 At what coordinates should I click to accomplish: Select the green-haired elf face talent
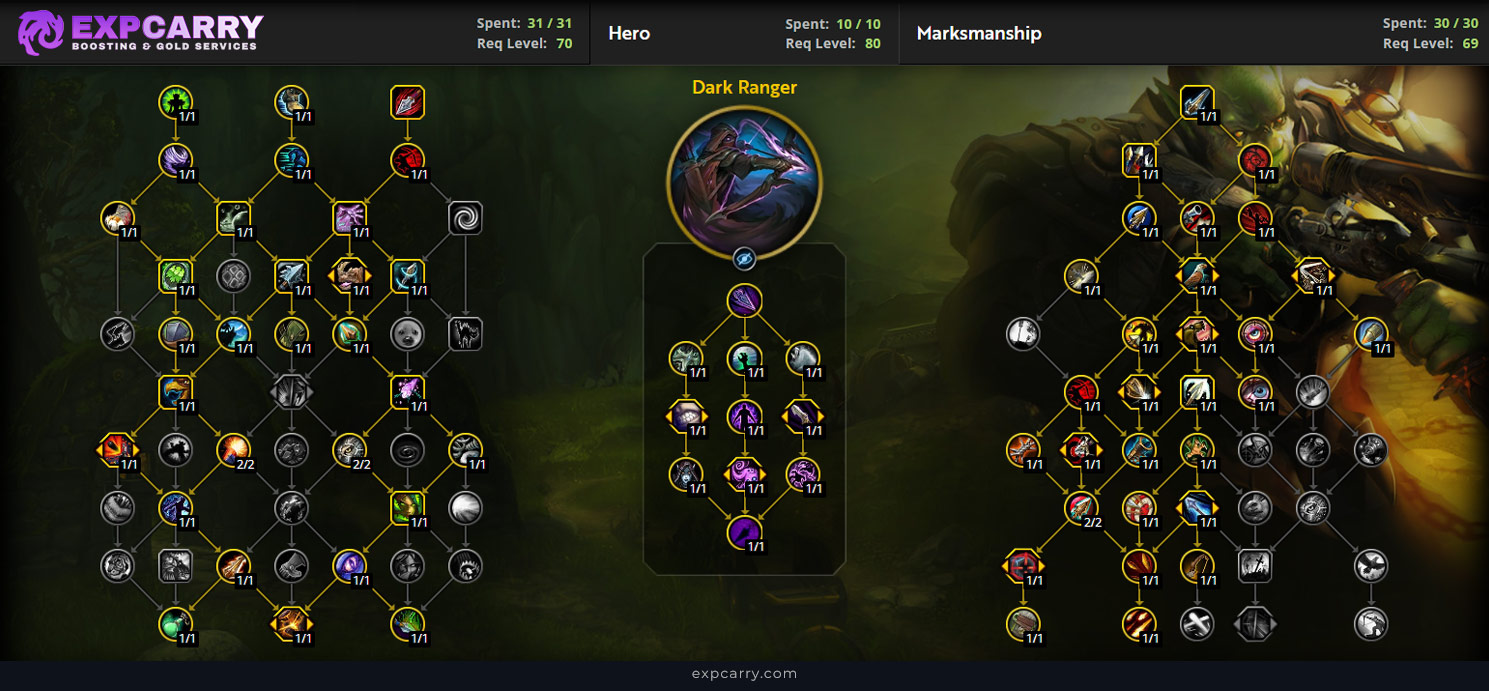tap(407, 508)
